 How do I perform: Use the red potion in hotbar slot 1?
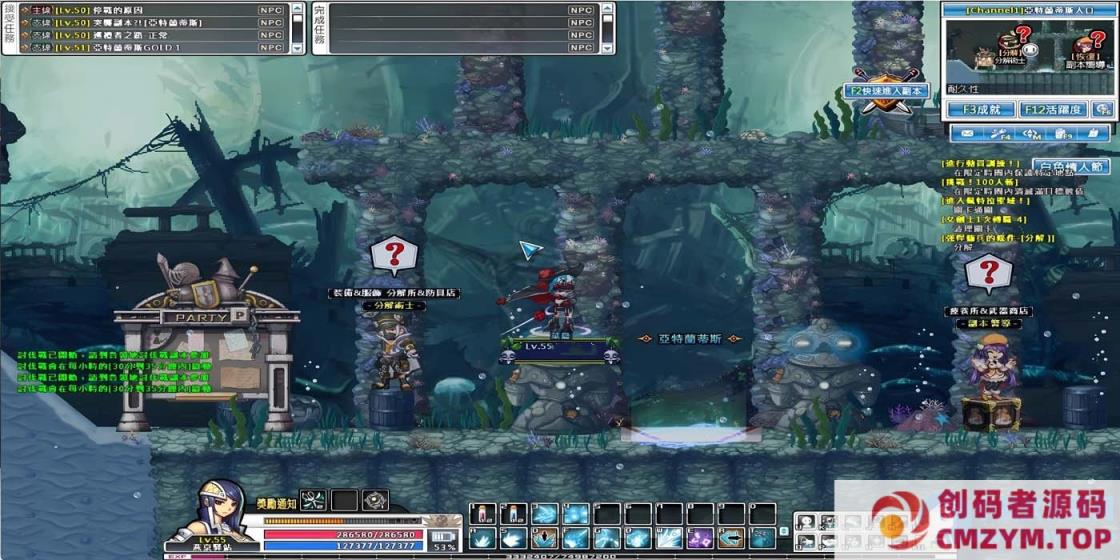click(x=482, y=514)
